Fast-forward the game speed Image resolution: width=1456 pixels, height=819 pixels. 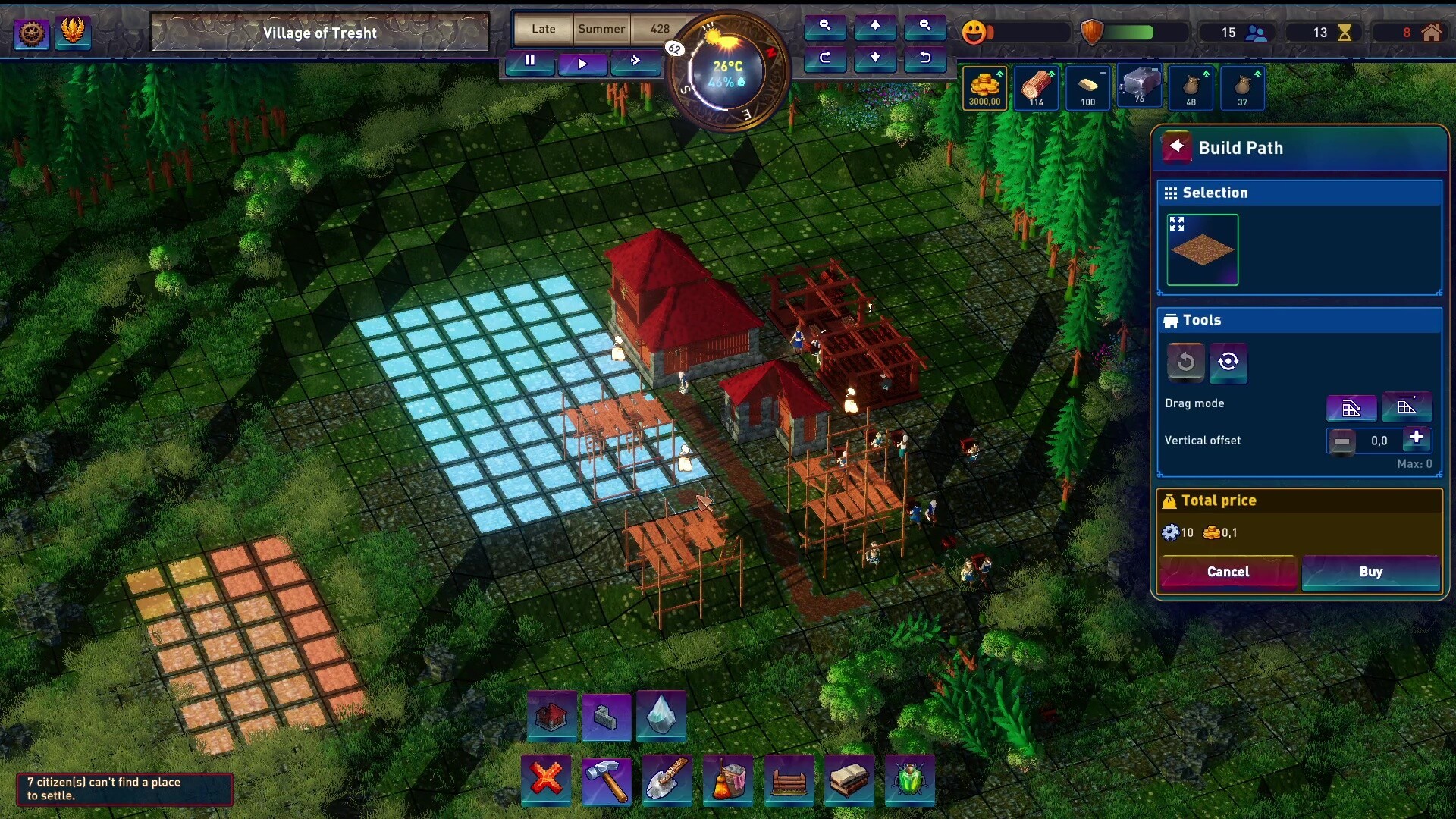pos(635,61)
